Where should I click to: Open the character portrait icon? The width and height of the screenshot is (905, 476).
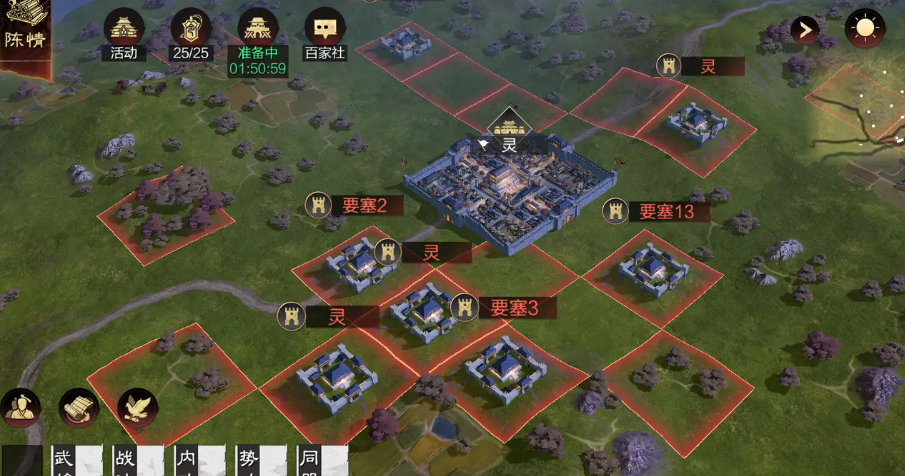click(20, 407)
